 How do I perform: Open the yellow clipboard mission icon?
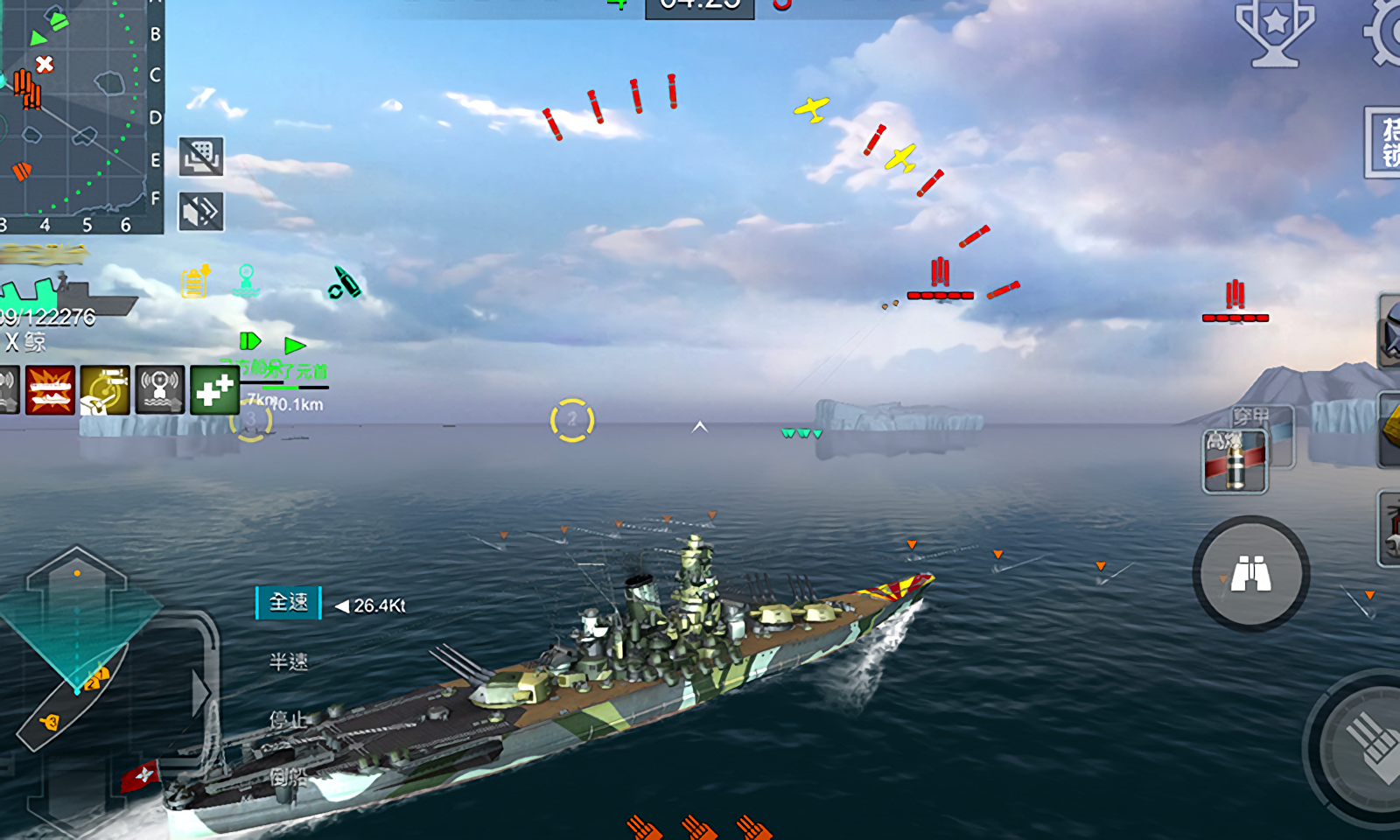195,282
